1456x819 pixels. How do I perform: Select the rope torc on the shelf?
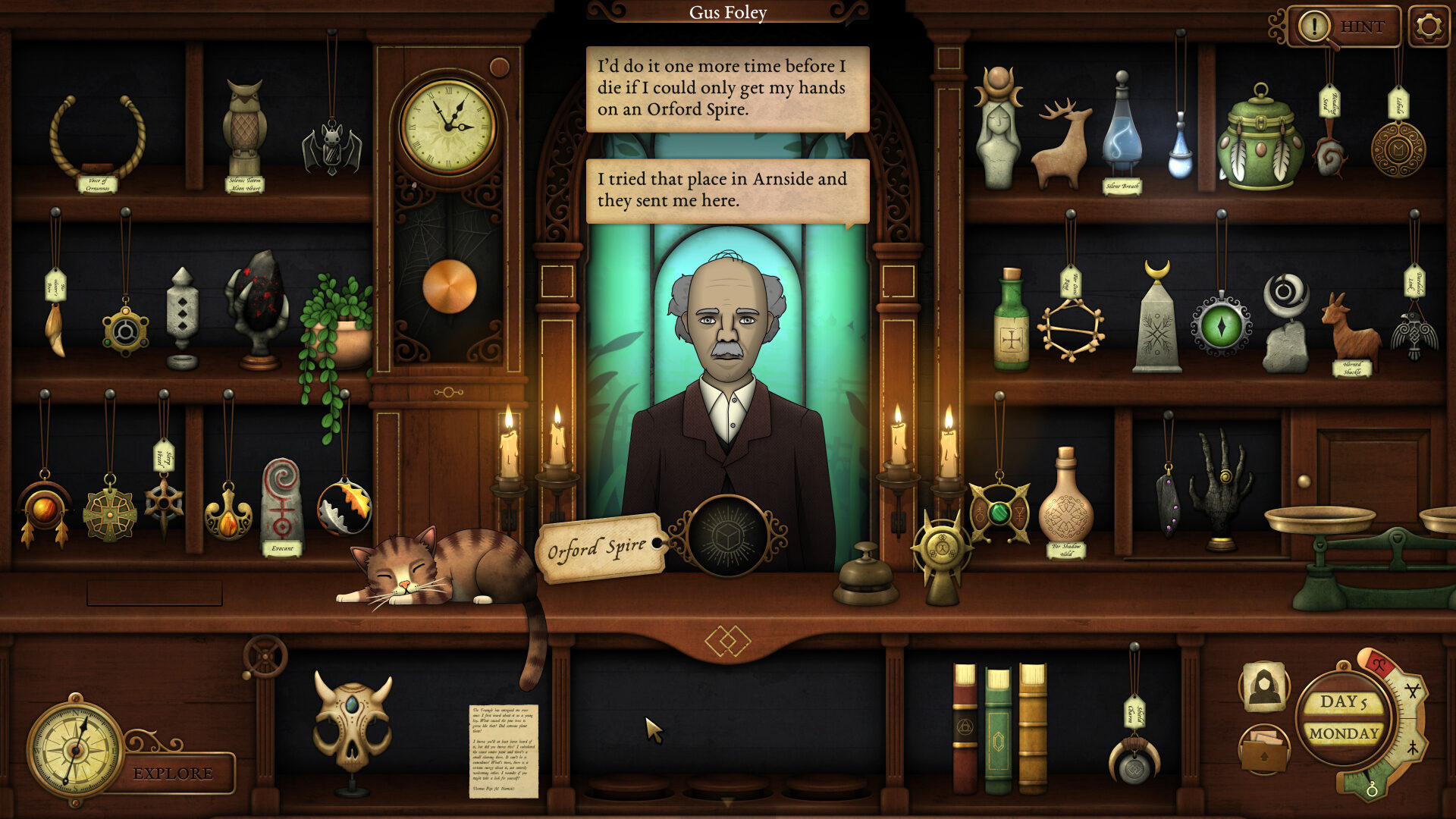97,136
